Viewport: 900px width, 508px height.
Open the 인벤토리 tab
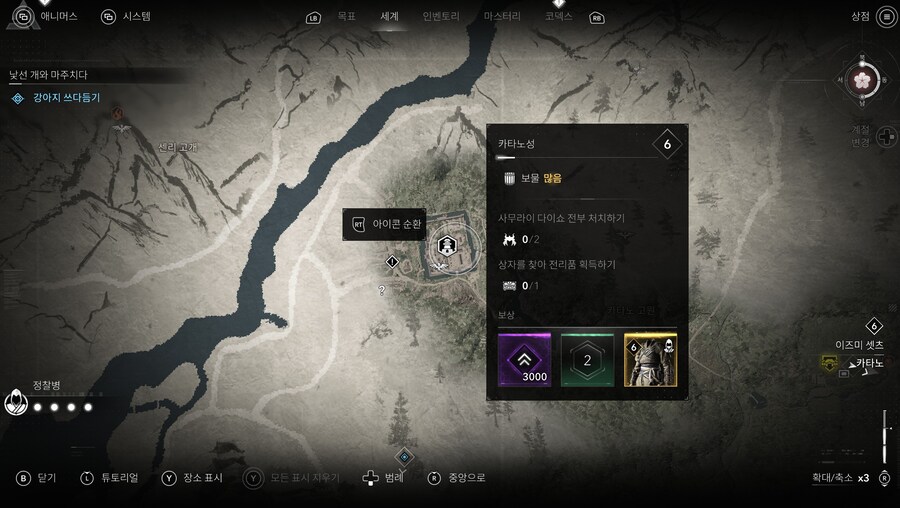(x=439, y=17)
